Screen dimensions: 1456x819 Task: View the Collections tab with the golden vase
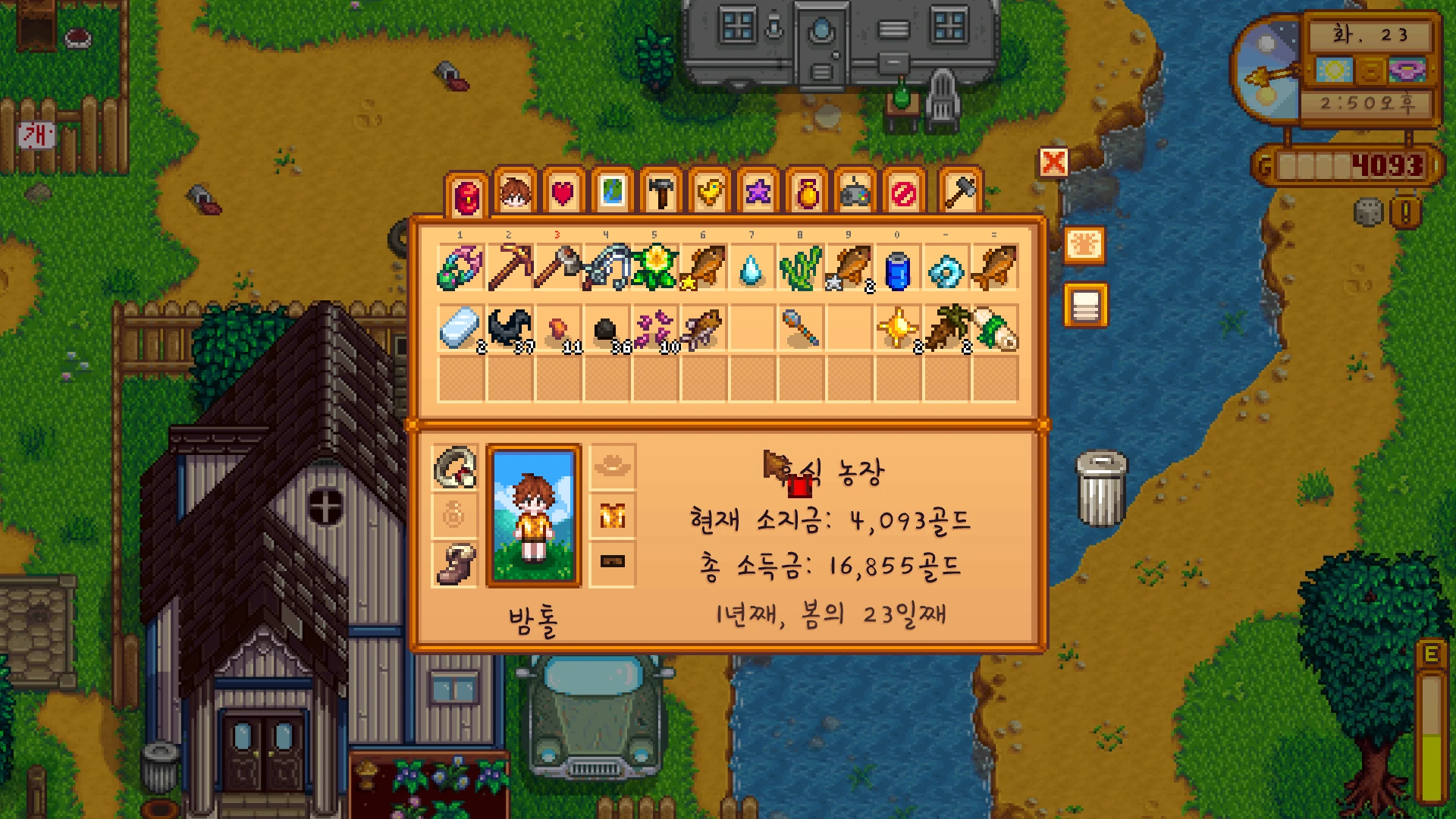pos(808,193)
